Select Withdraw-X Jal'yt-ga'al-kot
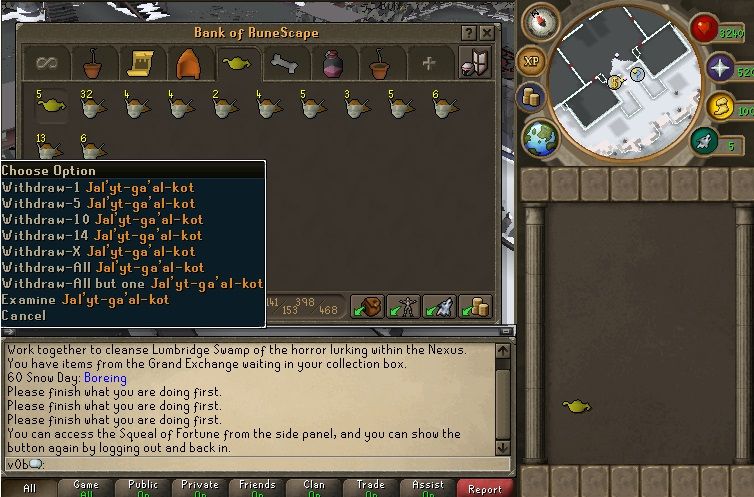This screenshot has width=754, height=497. (98, 251)
